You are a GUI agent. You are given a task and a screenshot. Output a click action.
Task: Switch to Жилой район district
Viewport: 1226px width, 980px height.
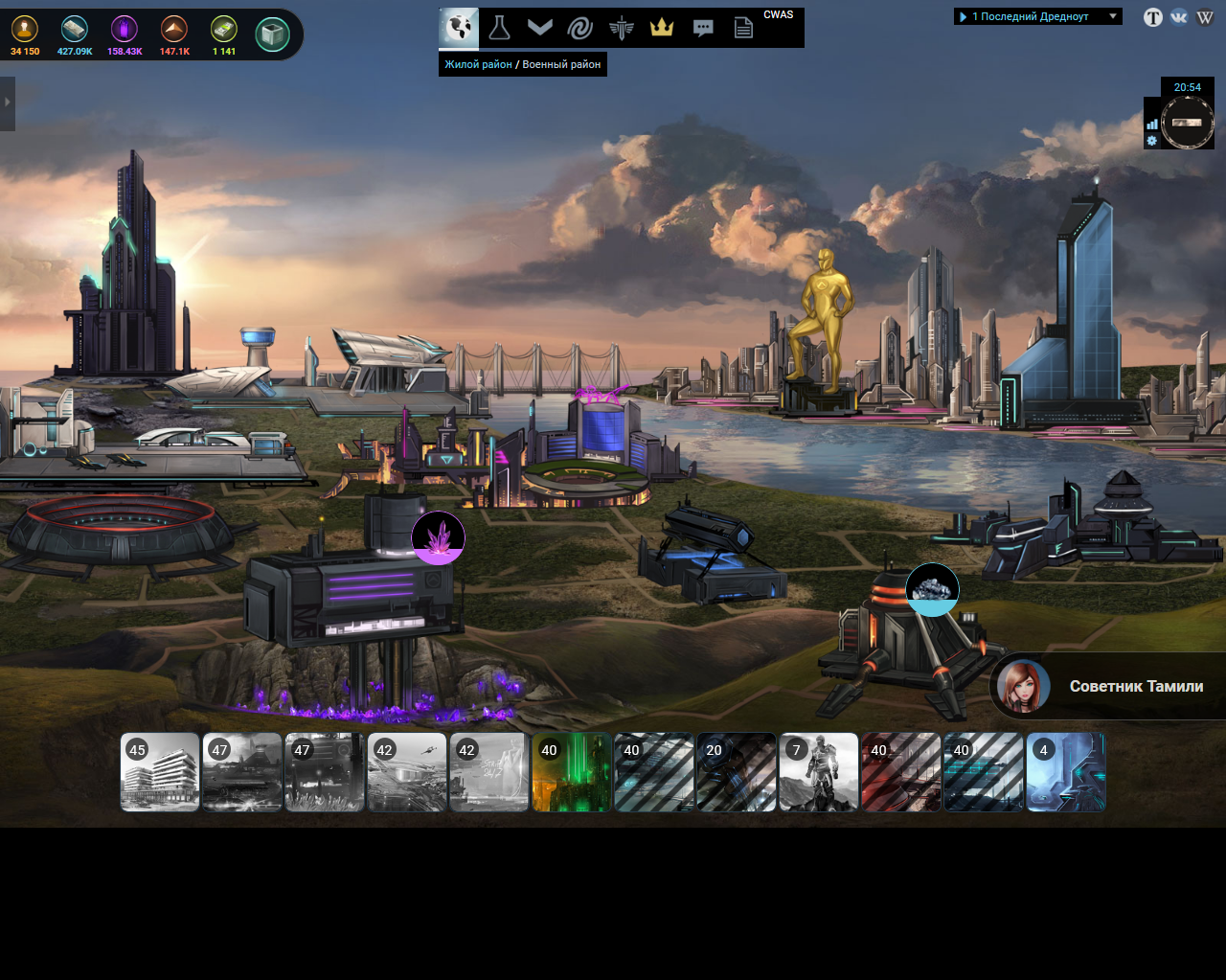pyautogui.click(x=478, y=64)
